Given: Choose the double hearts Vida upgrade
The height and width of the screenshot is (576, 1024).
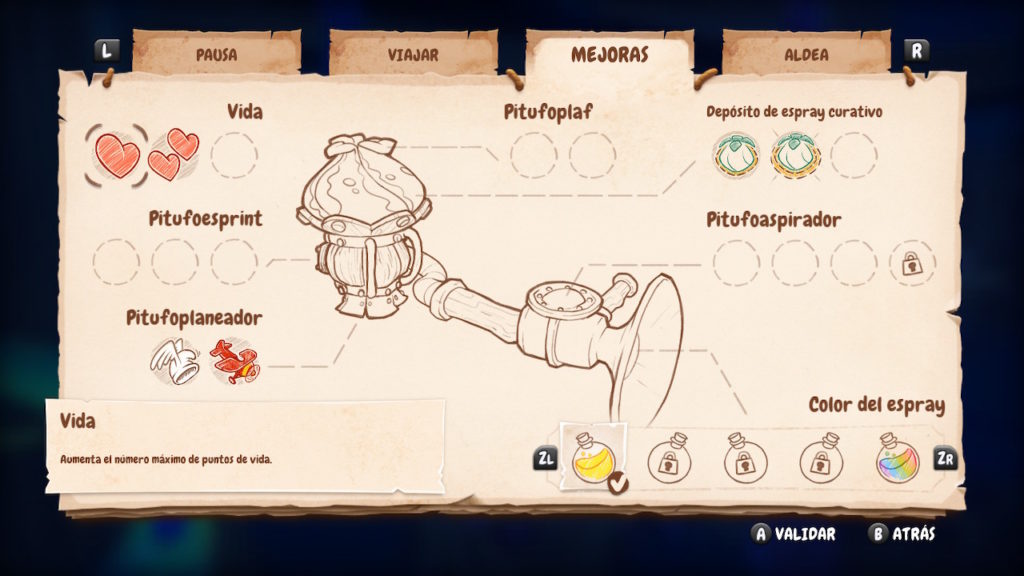Looking at the screenshot, I should click(x=174, y=155).
